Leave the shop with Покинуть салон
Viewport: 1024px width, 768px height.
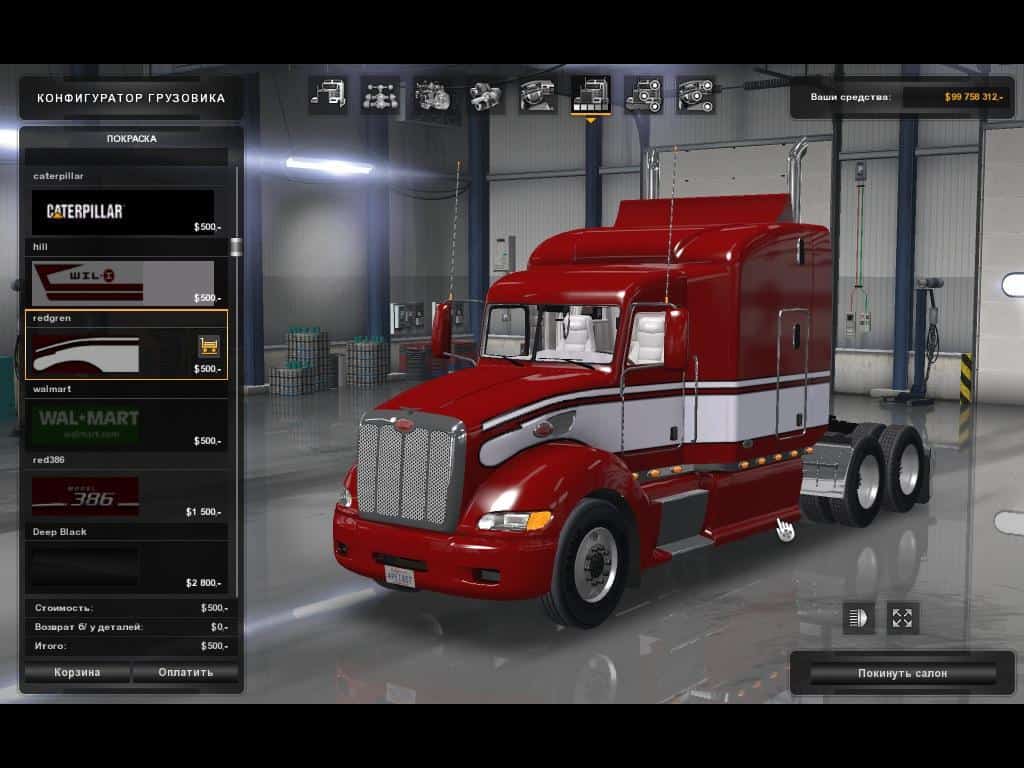click(902, 673)
